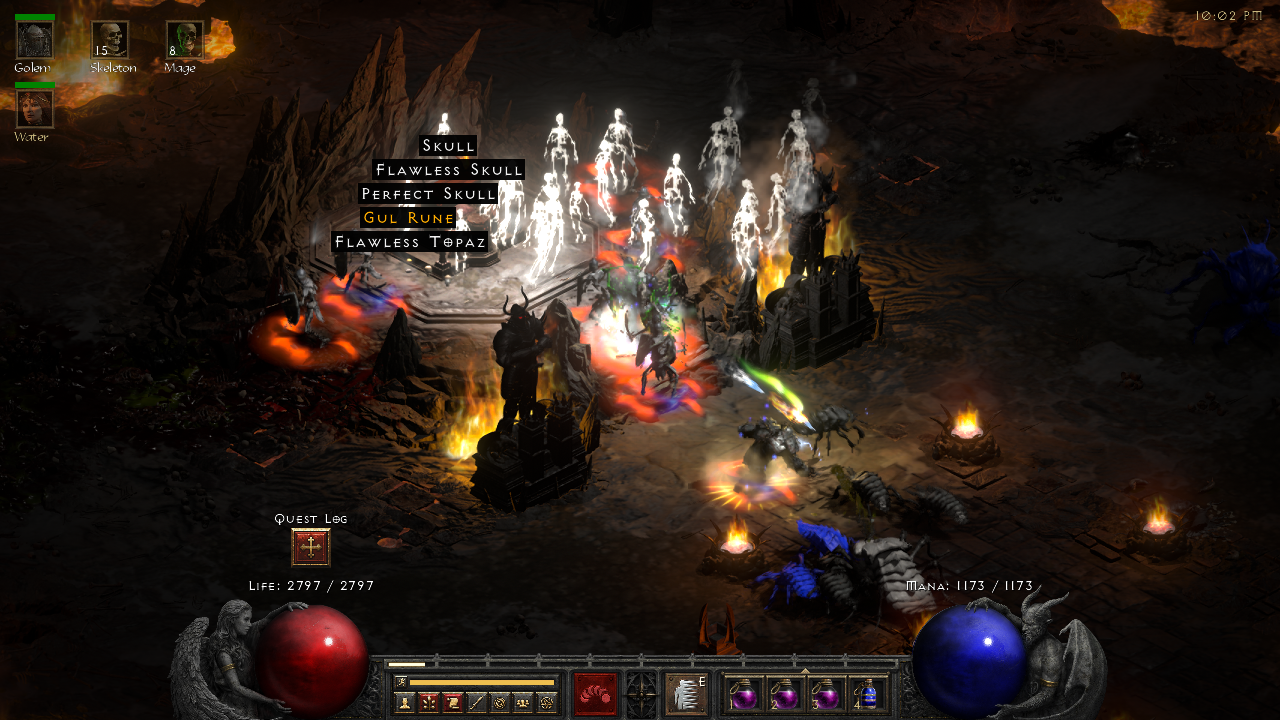1280x720 pixels.
Task: Open the mercenary portrait named Water
Action: [x=34, y=108]
